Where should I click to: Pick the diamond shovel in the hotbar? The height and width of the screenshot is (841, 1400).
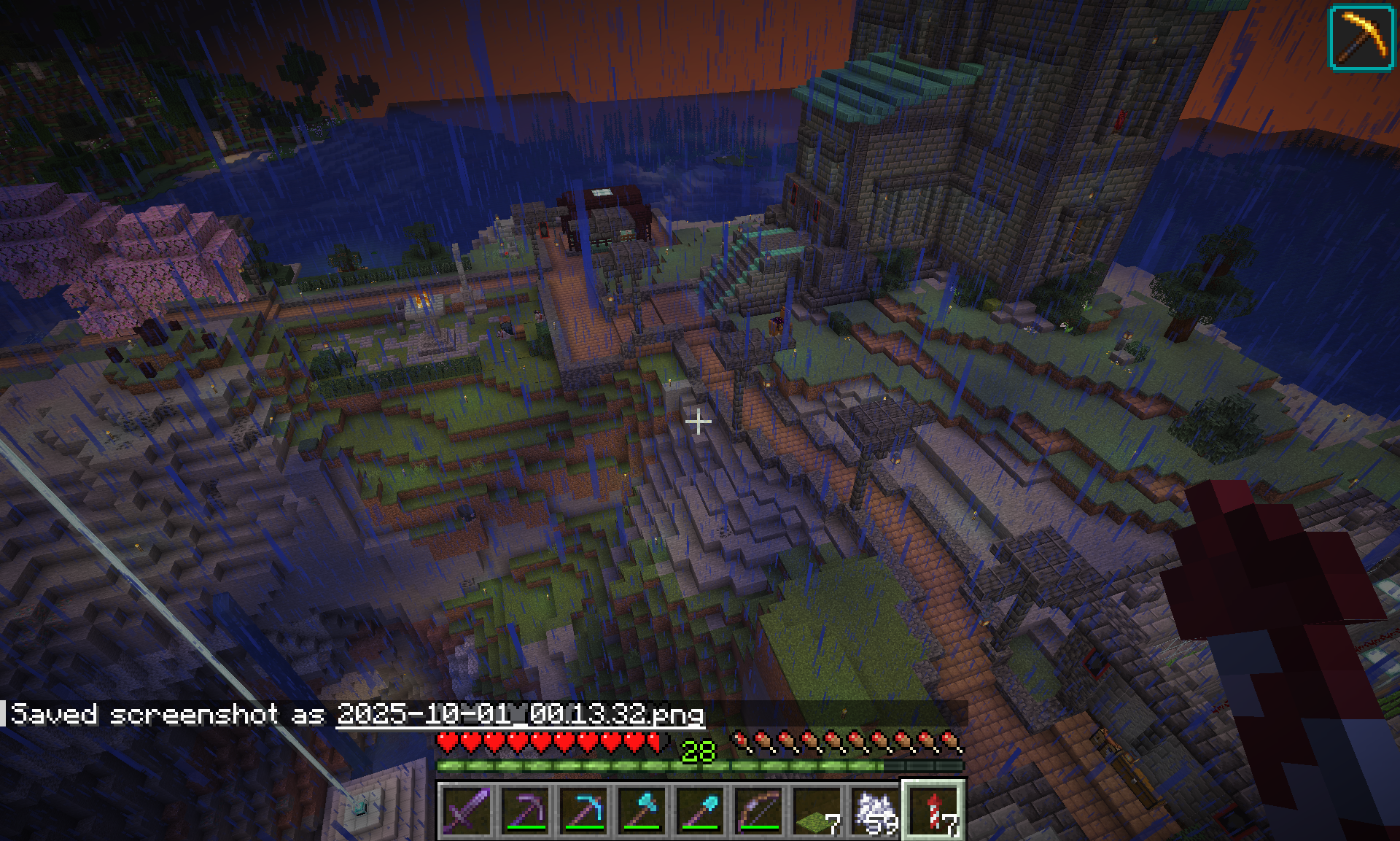(700, 810)
